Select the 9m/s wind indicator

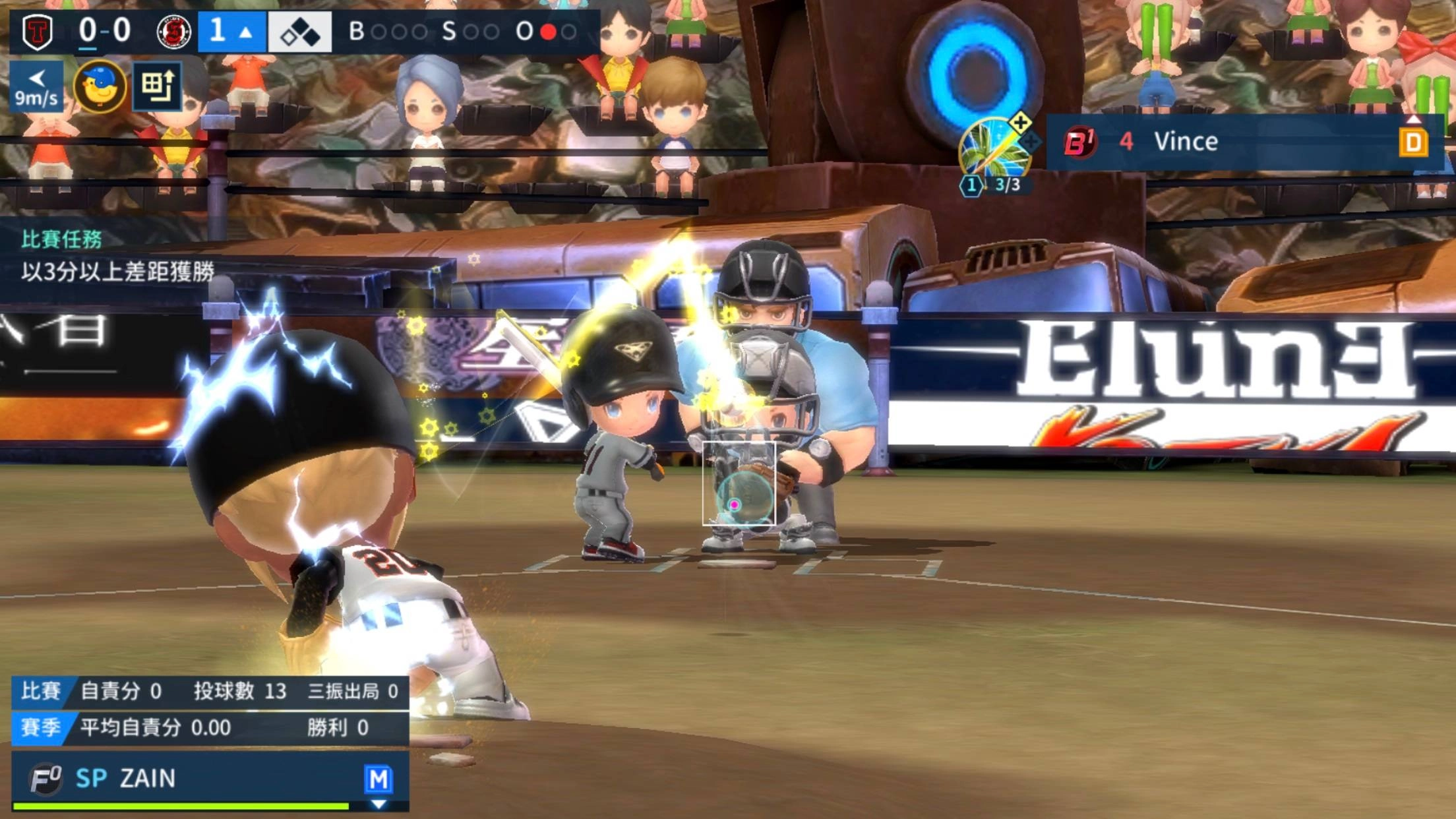tap(36, 86)
